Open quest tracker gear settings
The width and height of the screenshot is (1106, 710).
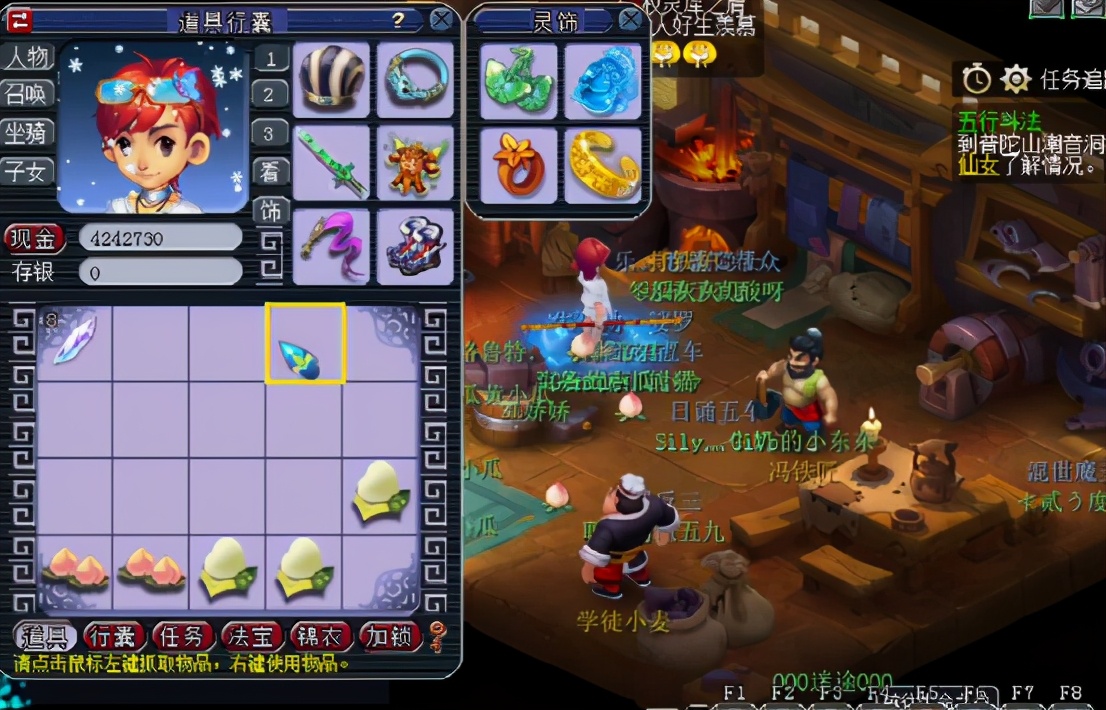1015,78
